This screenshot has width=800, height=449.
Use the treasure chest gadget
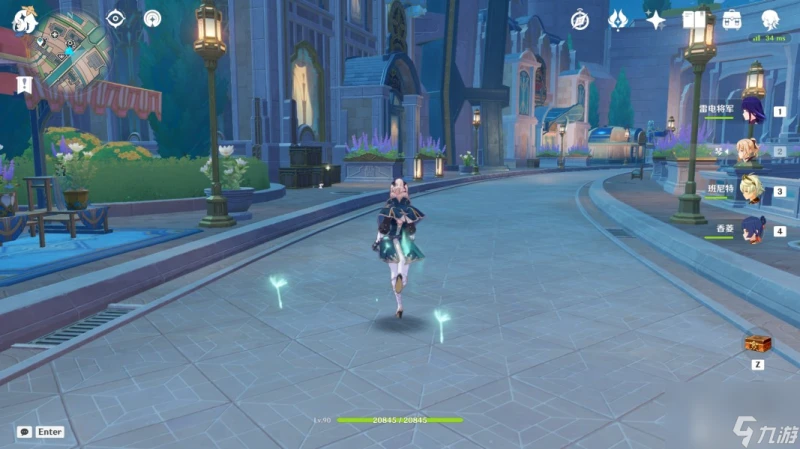click(x=757, y=344)
